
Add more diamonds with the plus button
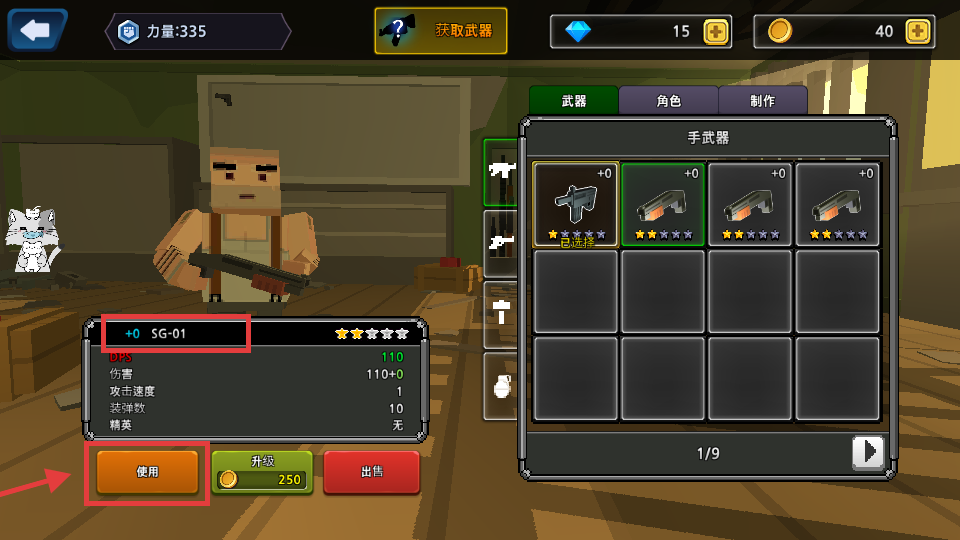pos(715,31)
